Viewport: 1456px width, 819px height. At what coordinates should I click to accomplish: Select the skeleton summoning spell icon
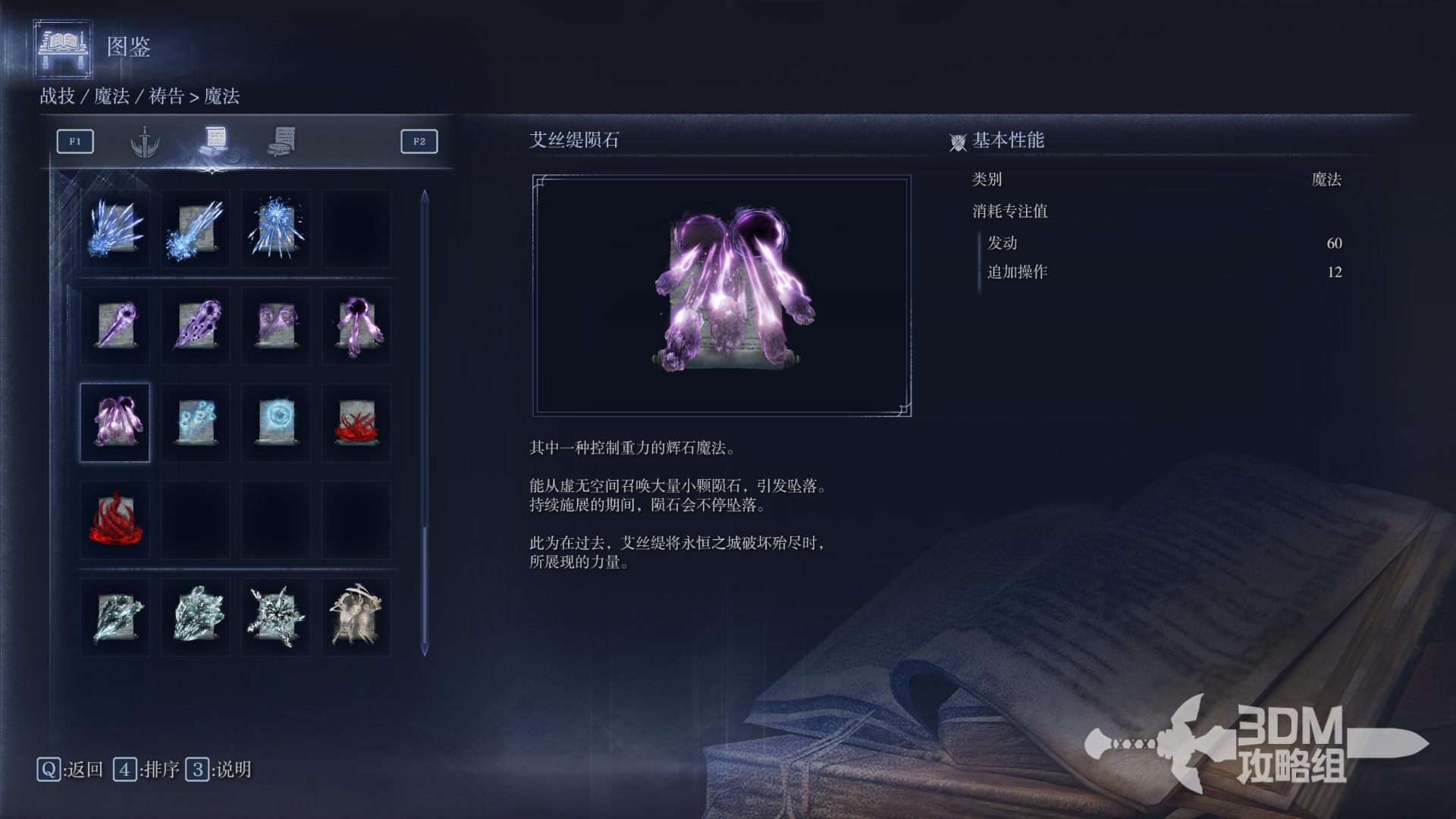coord(356,617)
